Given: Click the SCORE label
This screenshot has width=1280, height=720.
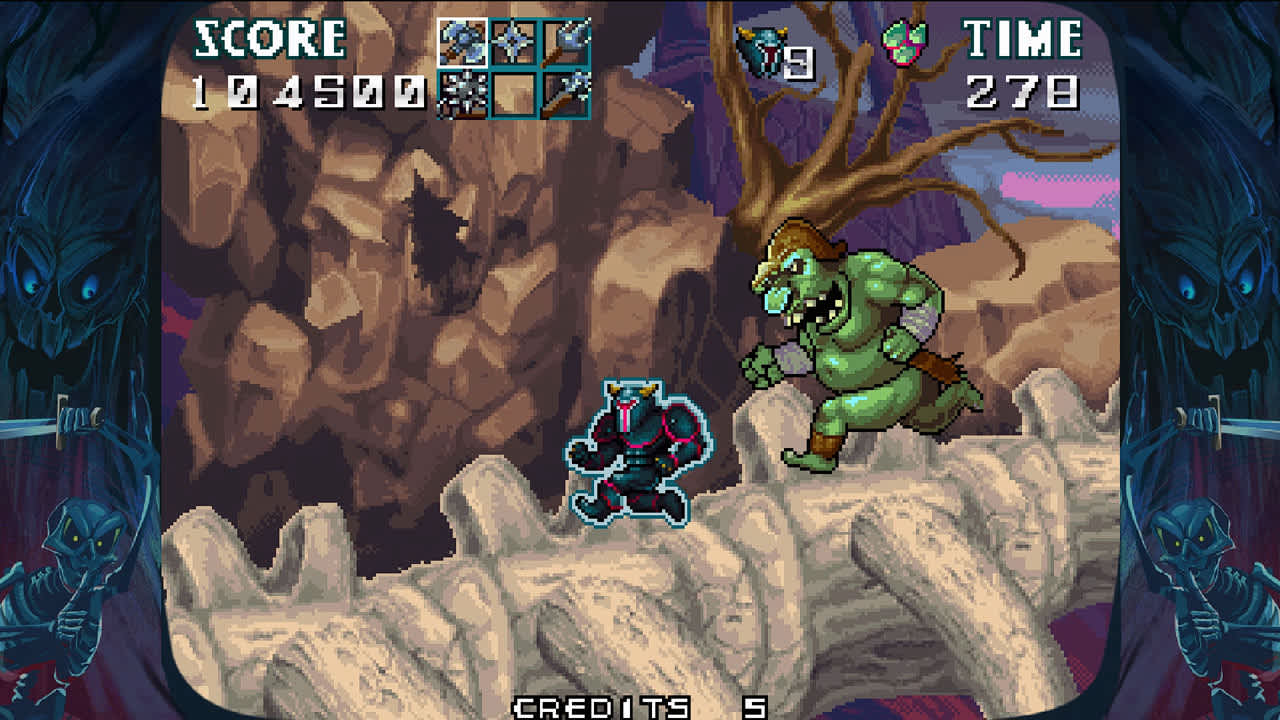Looking at the screenshot, I should [268, 38].
